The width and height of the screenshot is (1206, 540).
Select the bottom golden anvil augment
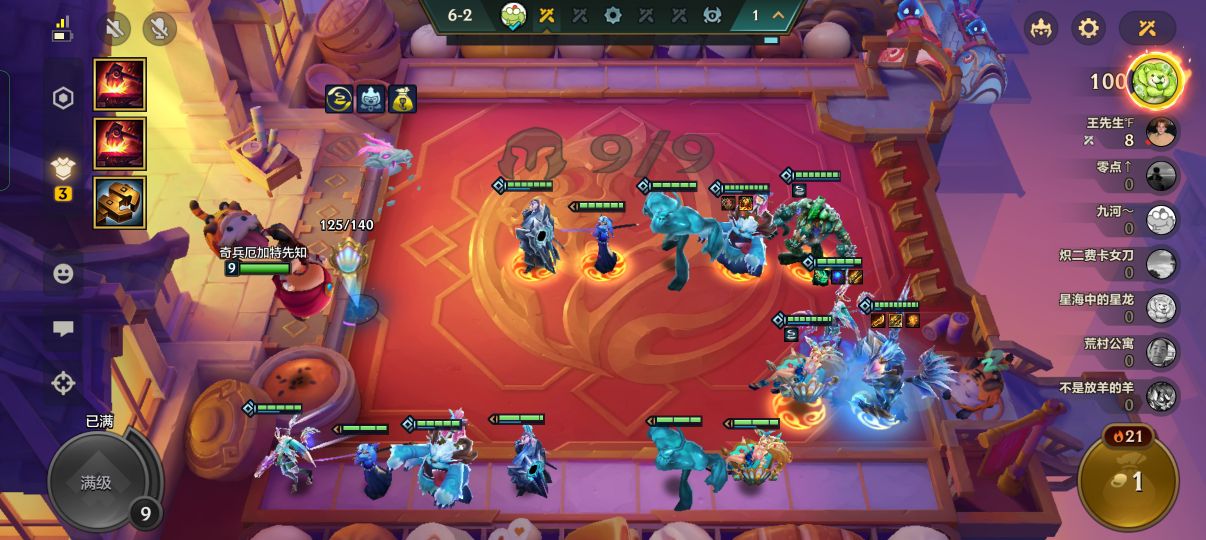point(120,202)
